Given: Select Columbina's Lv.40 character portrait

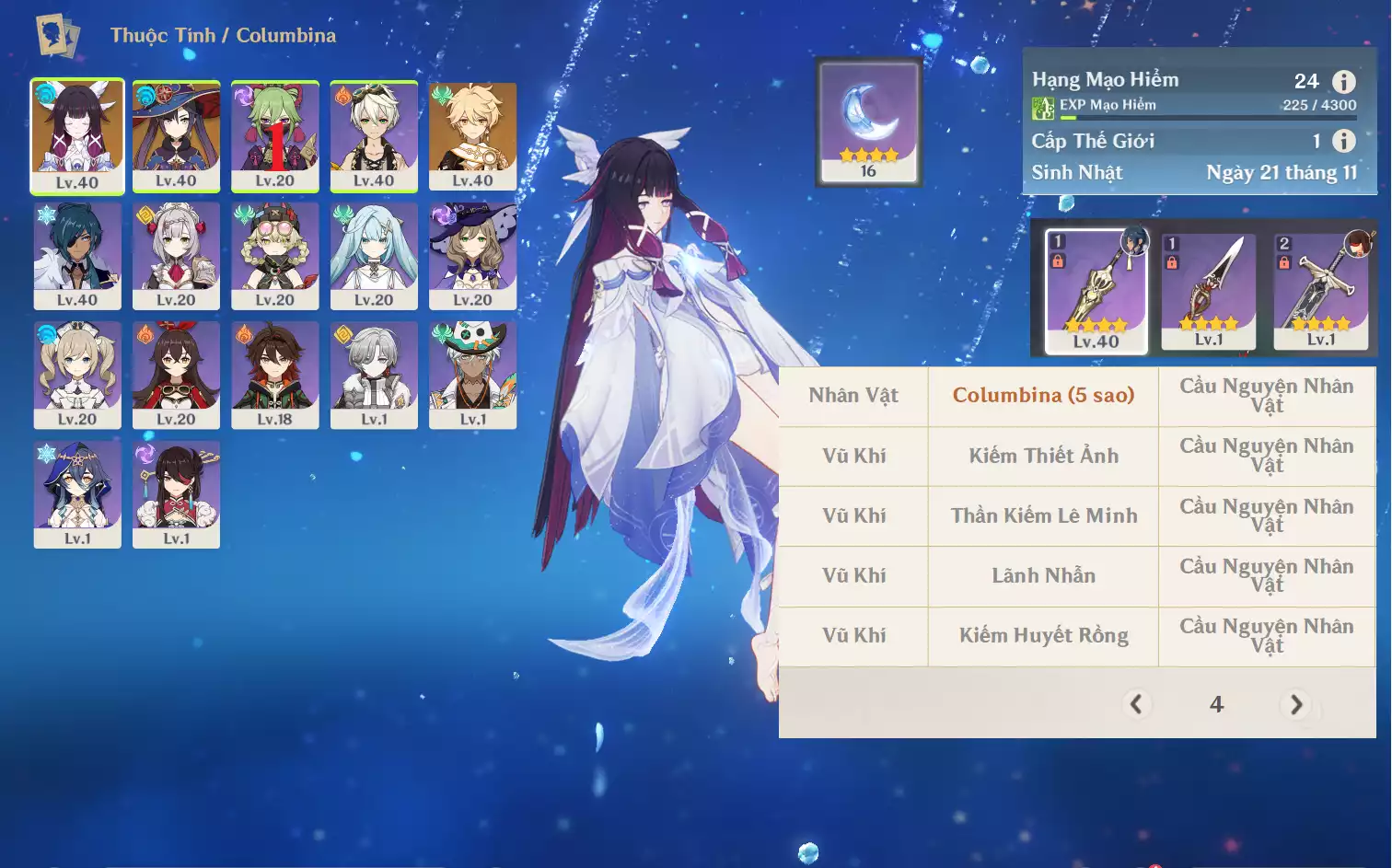Looking at the screenshot, I should 77,135.
